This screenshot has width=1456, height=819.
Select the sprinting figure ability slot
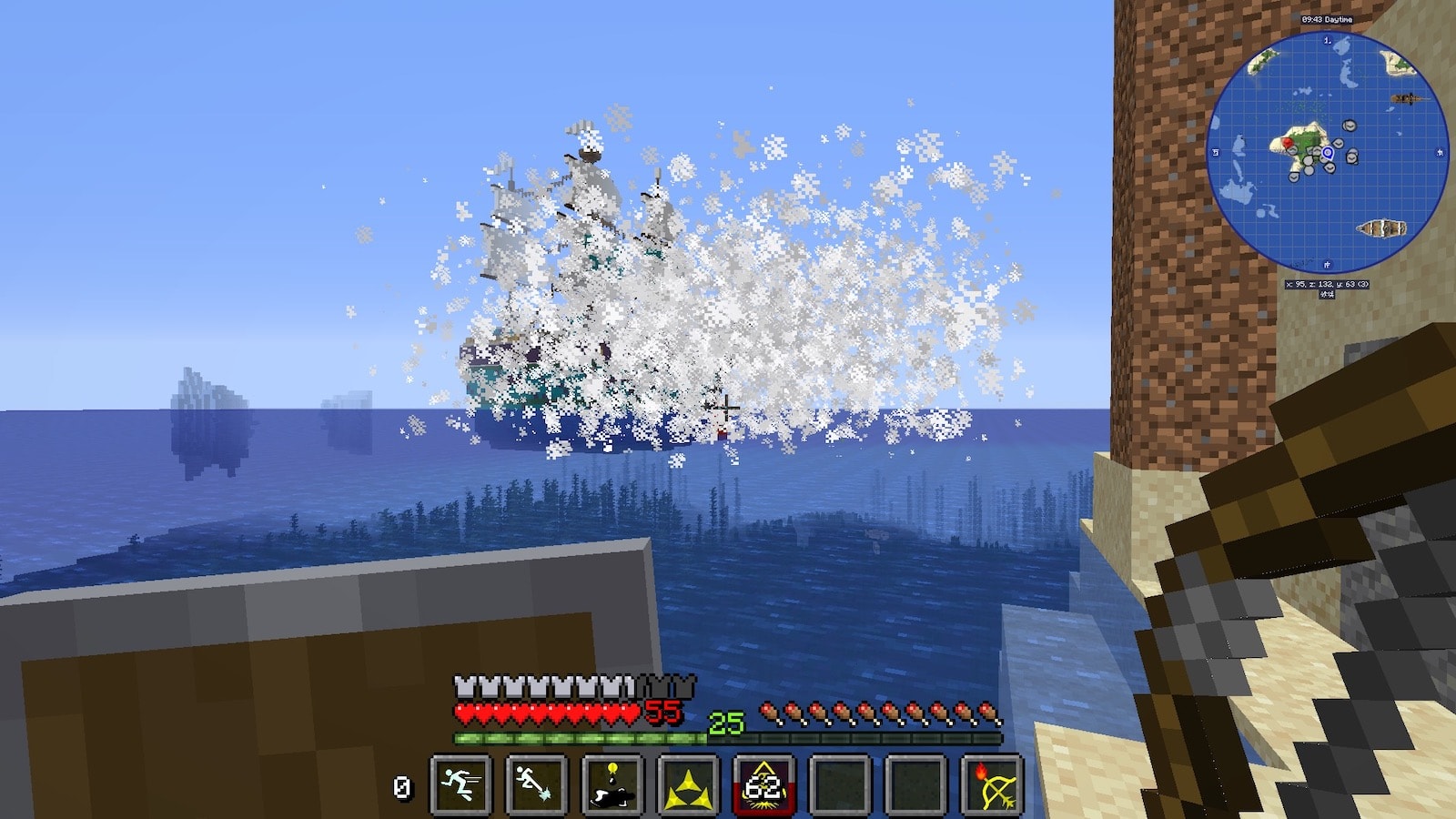460,784
